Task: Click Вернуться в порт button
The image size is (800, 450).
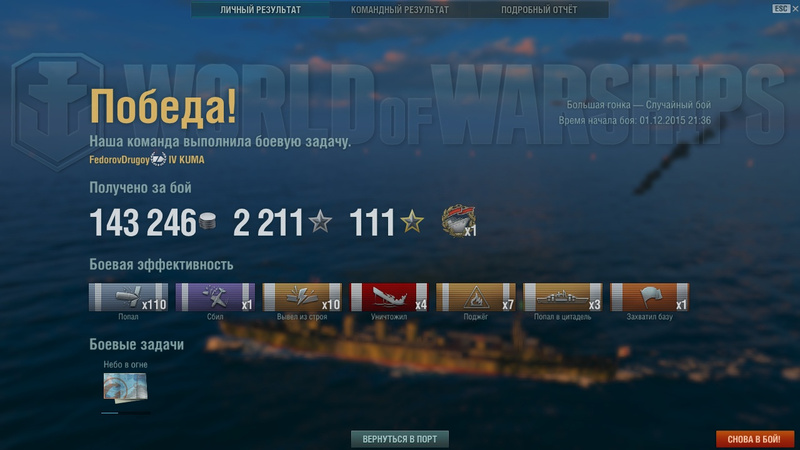Action: [400, 439]
